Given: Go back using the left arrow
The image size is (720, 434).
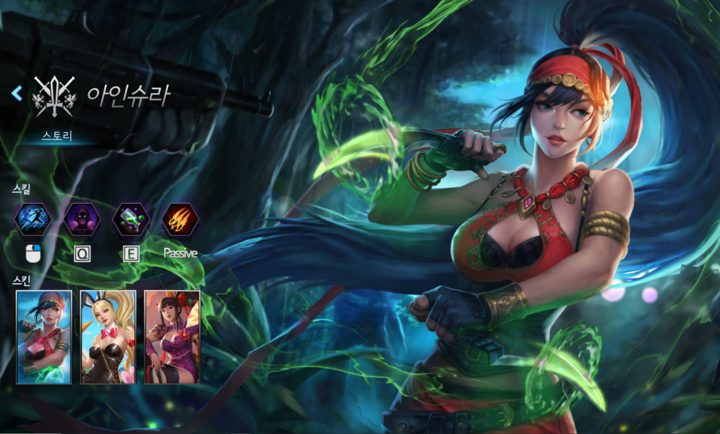Looking at the screenshot, I should tap(16, 94).
